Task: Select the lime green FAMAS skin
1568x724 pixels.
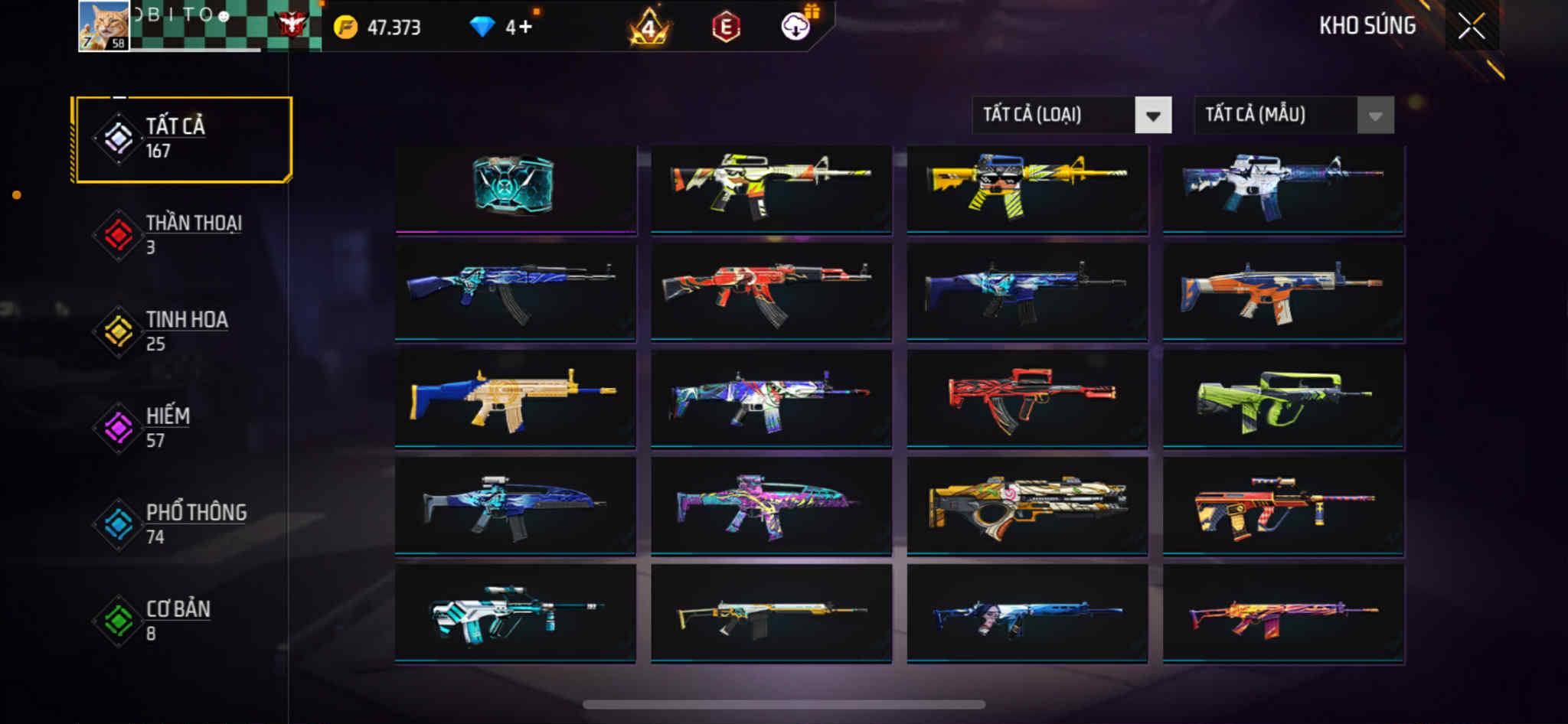Action: (1282, 398)
